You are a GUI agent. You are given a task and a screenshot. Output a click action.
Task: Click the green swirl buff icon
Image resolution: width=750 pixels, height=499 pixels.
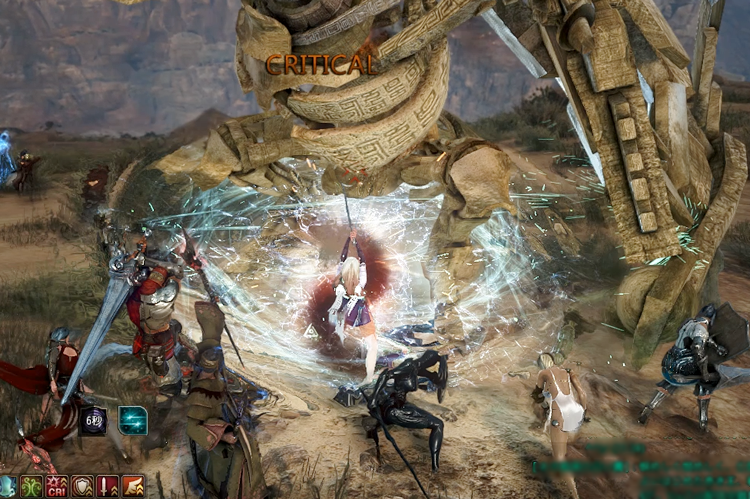(32, 488)
